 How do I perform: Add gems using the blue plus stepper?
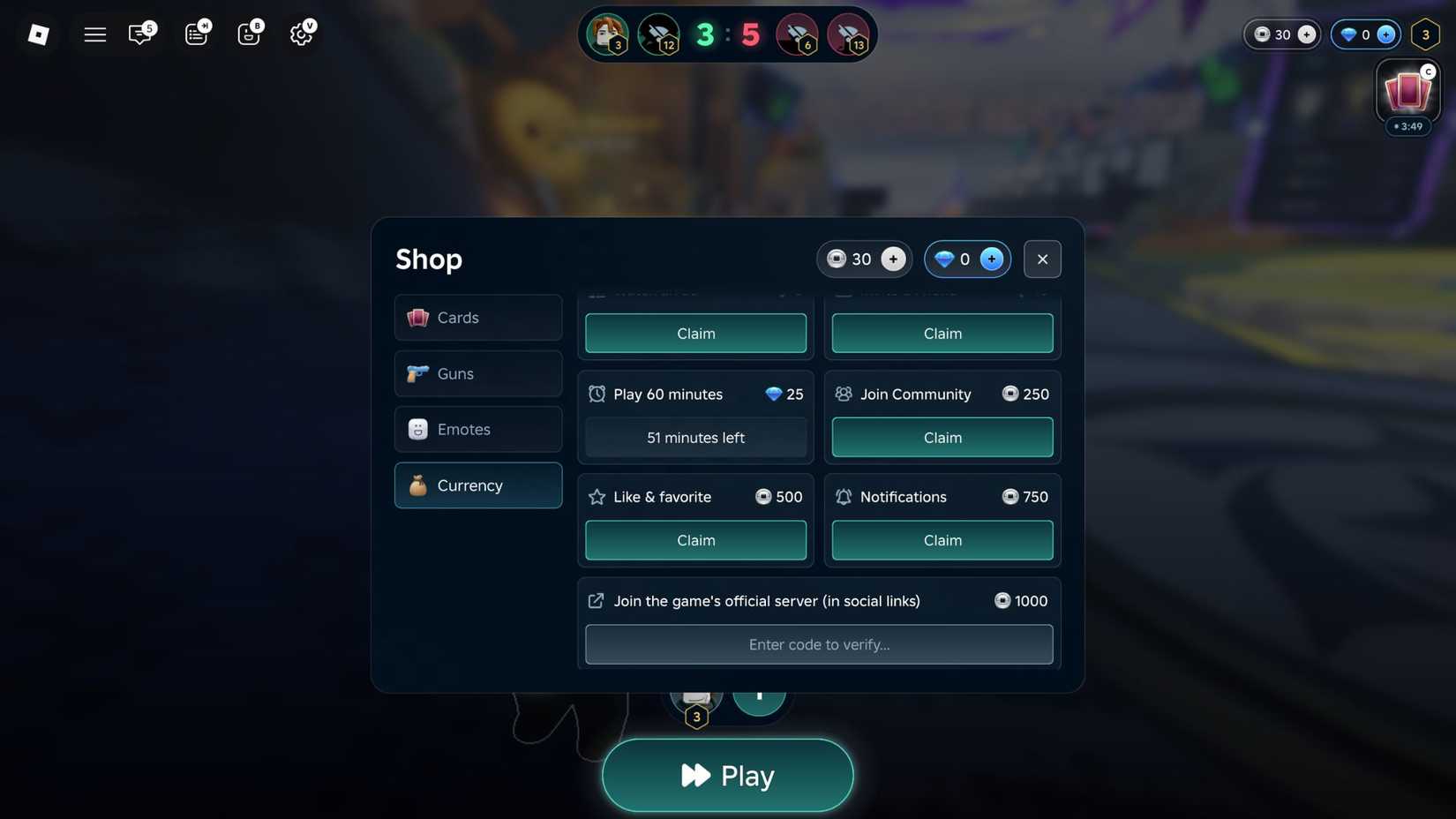tap(991, 259)
